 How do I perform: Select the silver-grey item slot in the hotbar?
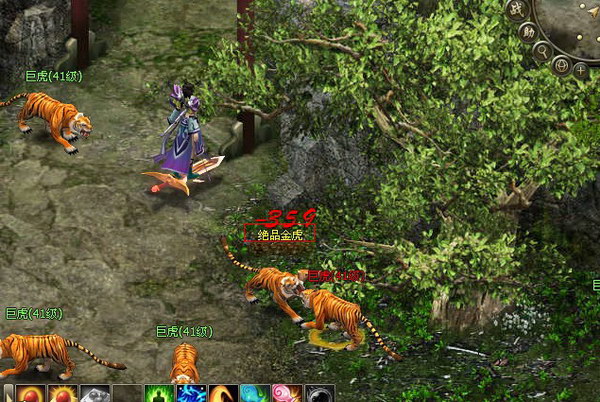click(x=94, y=394)
